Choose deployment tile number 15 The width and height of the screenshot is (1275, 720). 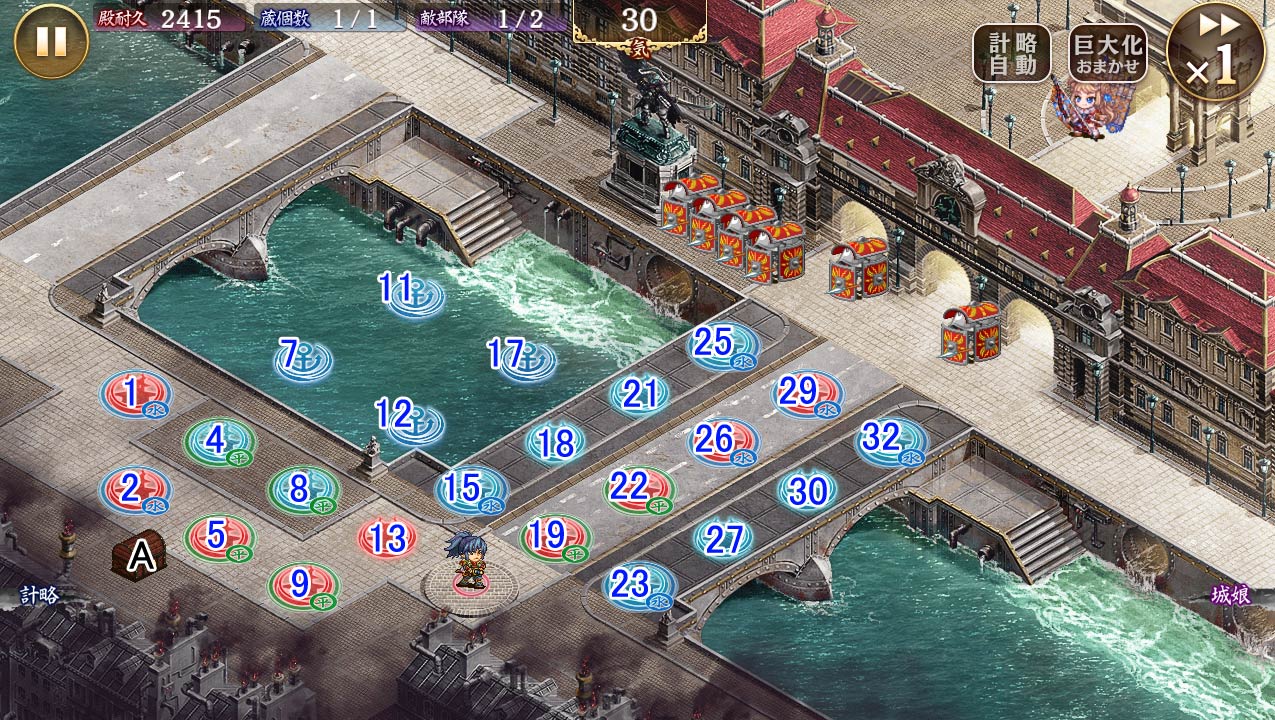point(471,490)
